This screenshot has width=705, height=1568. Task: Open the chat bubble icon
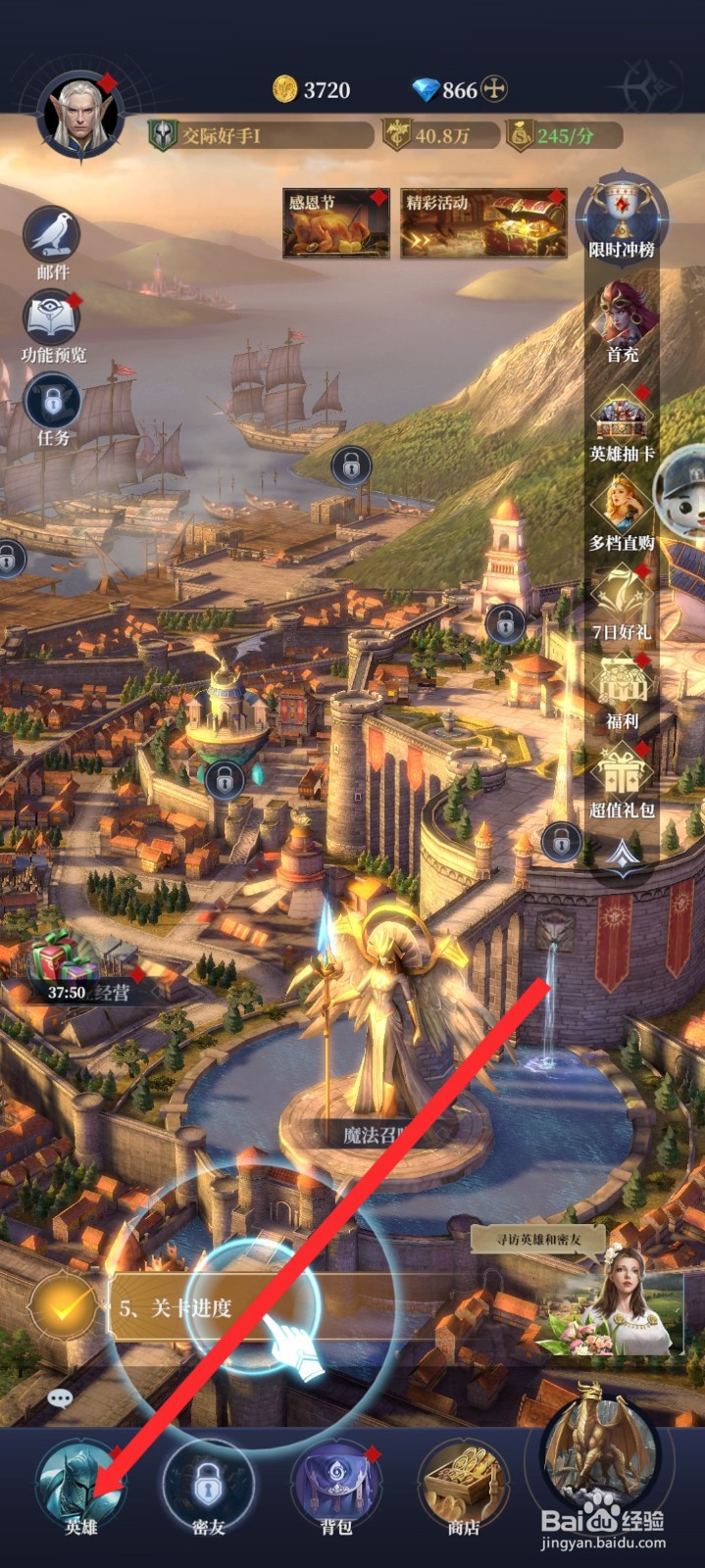[x=60, y=1398]
